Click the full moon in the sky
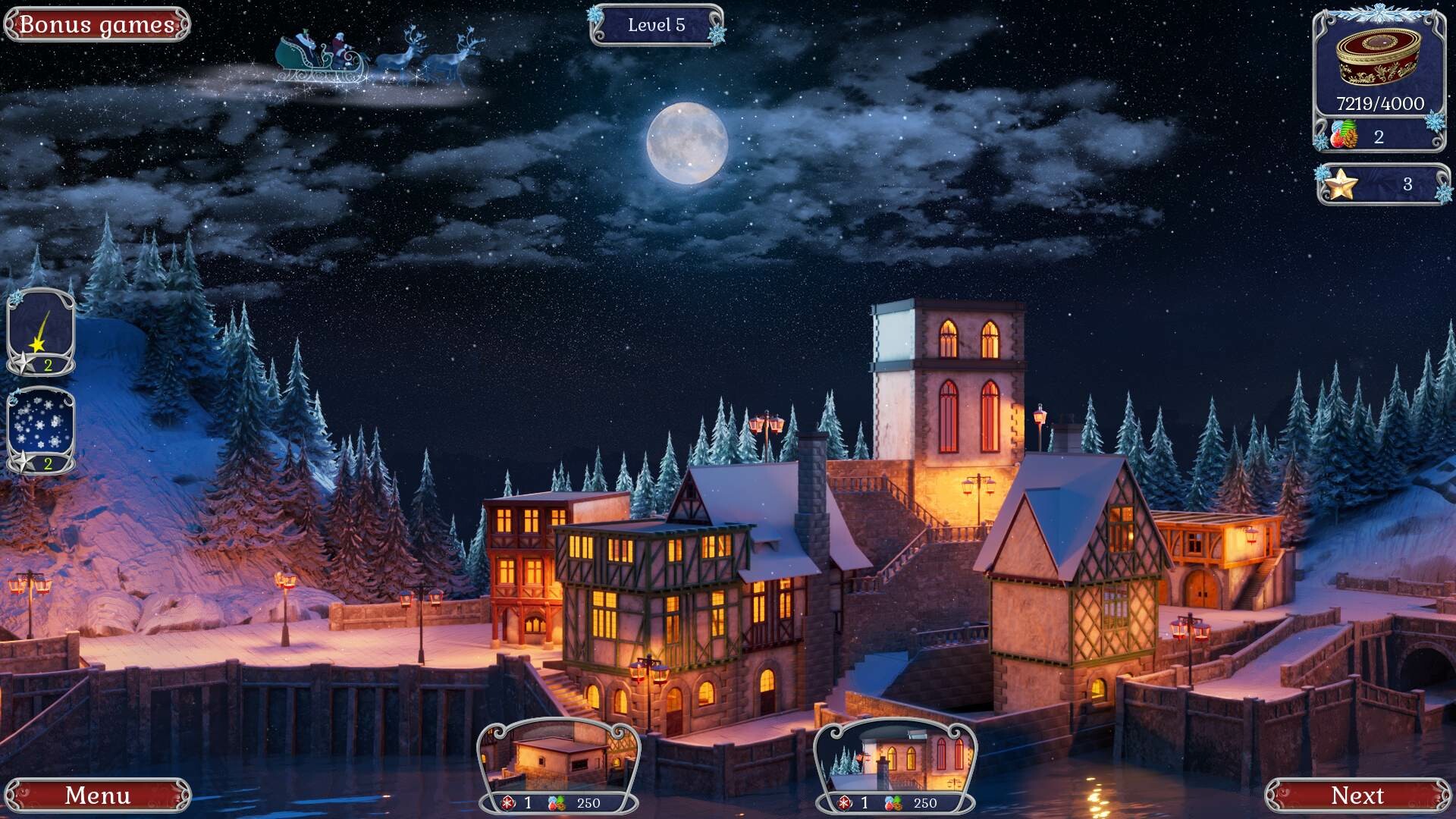1456x819 pixels. pos(689,144)
